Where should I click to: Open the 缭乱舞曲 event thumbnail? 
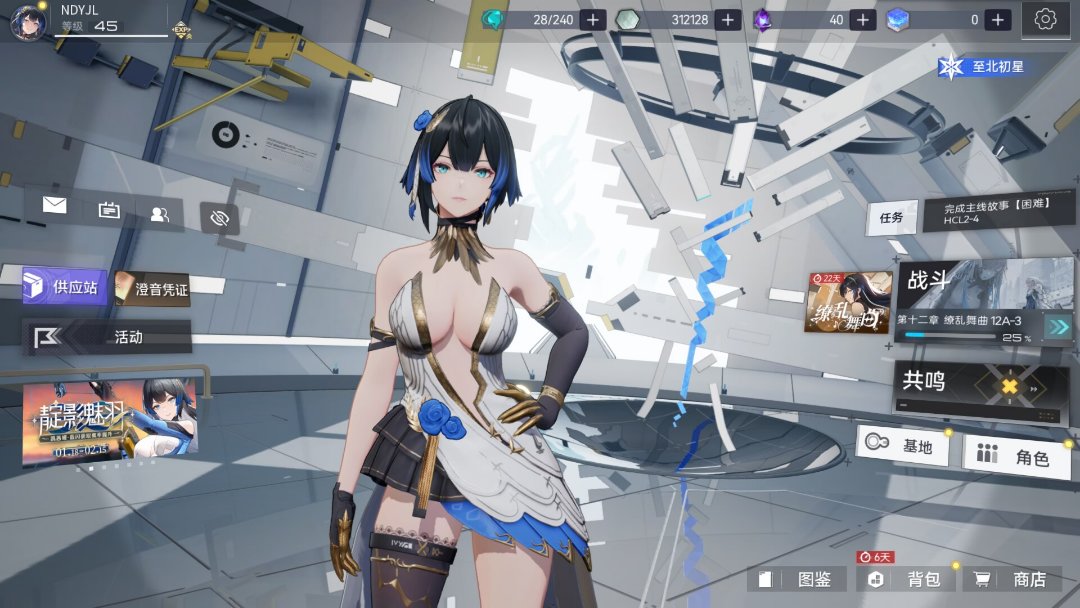pyautogui.click(x=849, y=302)
